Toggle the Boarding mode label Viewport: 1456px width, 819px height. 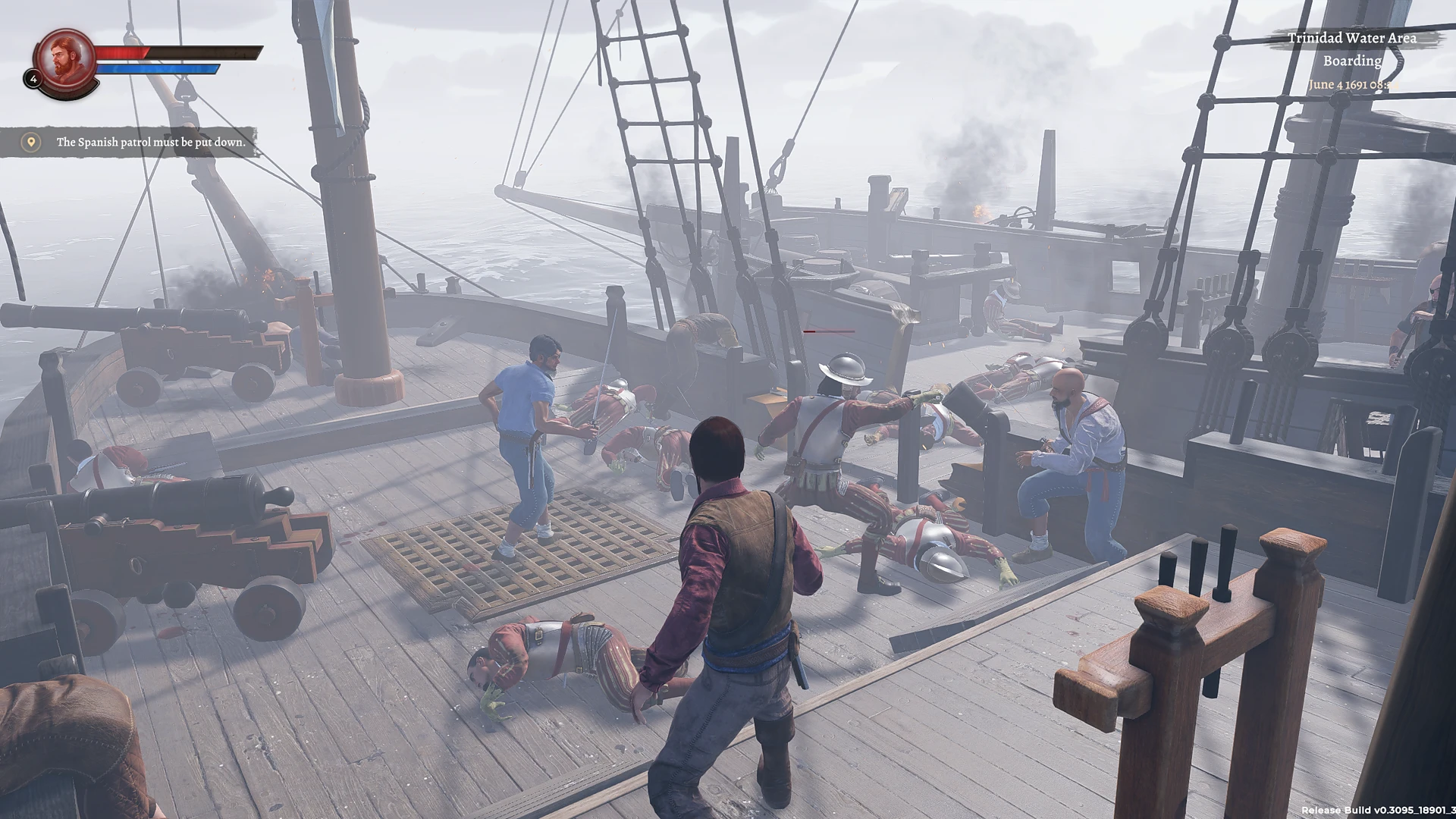tap(1354, 61)
